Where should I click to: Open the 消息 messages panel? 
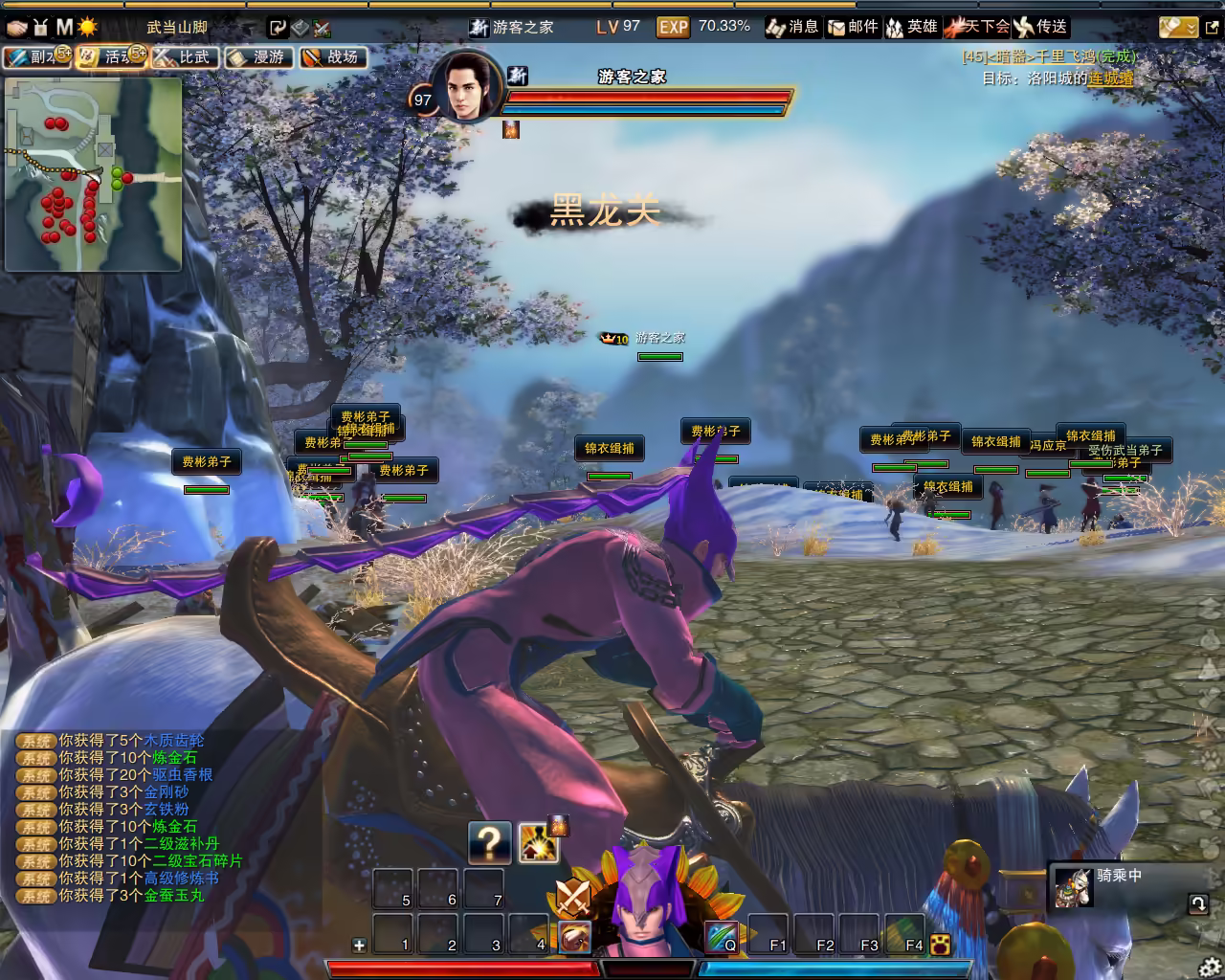click(x=792, y=27)
